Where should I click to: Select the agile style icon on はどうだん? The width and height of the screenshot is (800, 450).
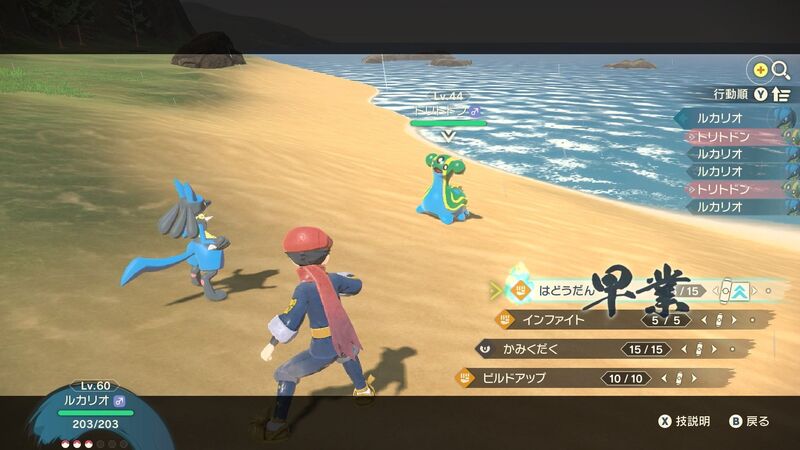[x=741, y=291]
